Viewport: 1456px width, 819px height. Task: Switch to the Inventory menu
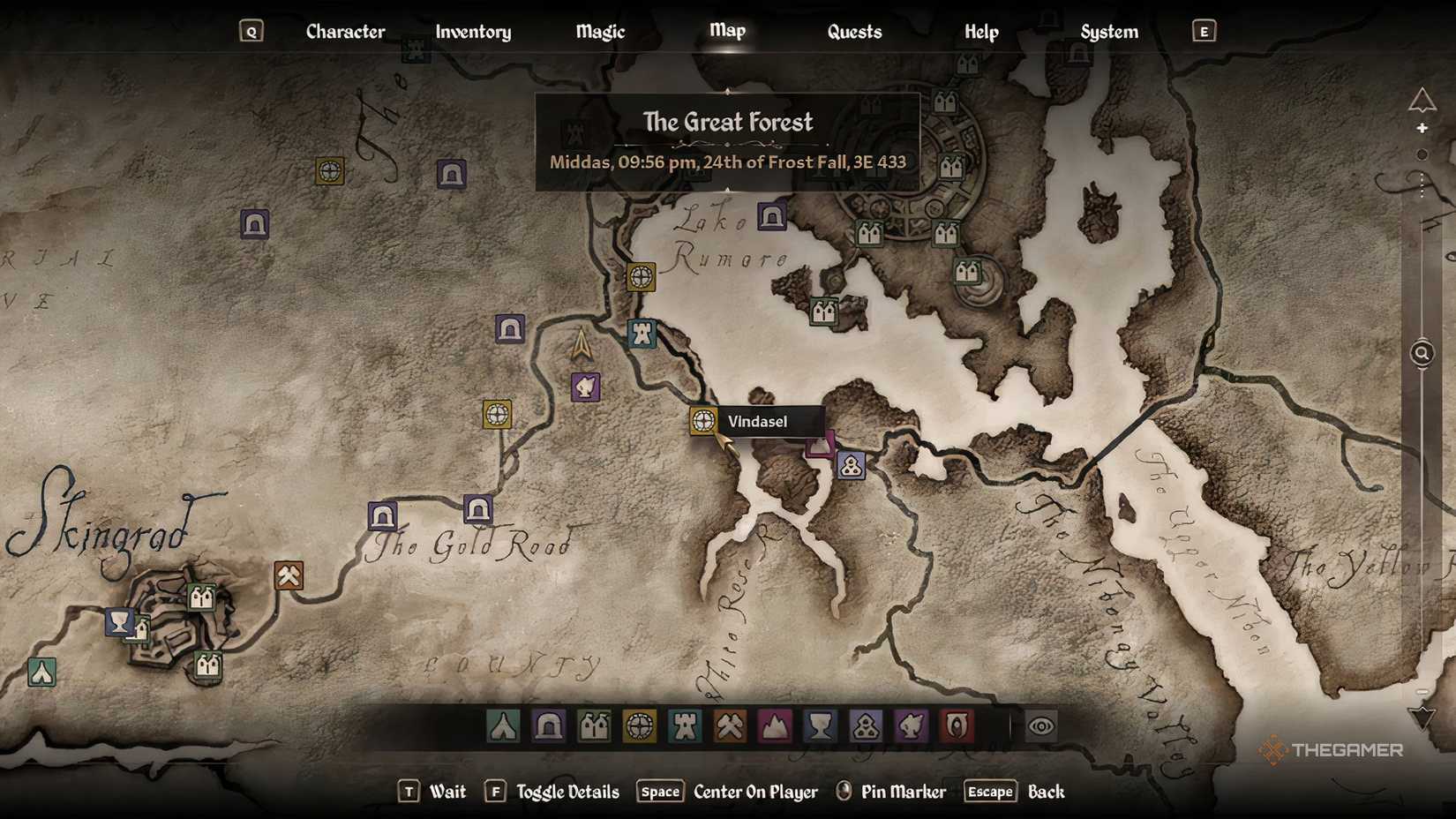pos(473,32)
